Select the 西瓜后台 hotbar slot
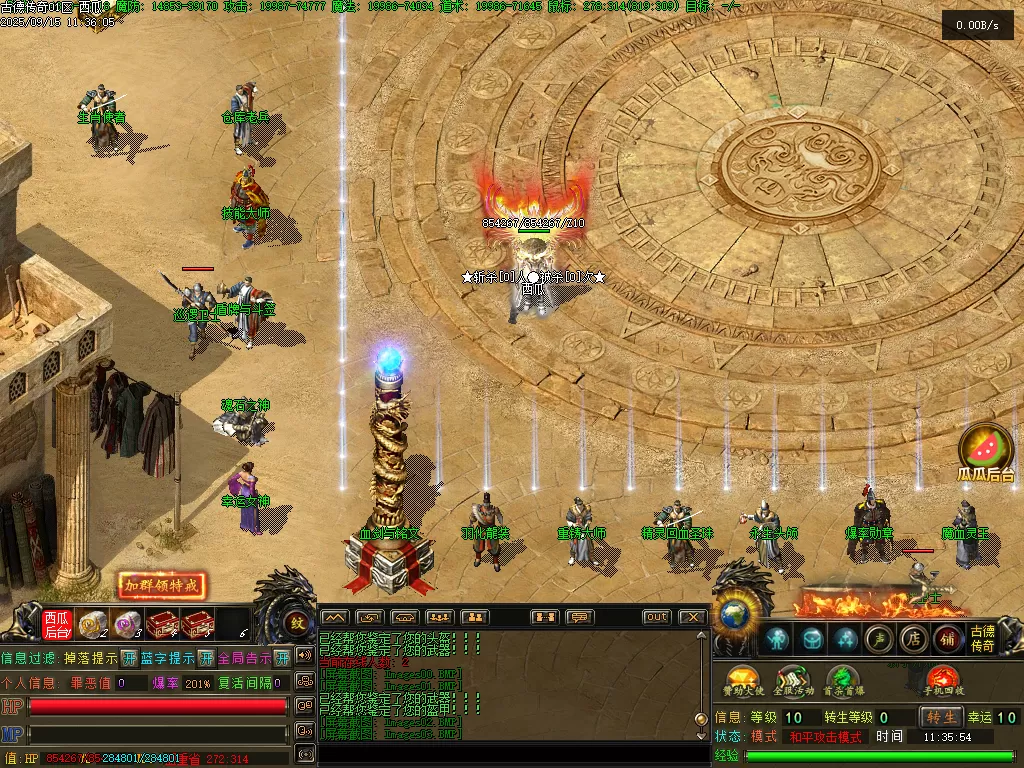 [x=57, y=625]
